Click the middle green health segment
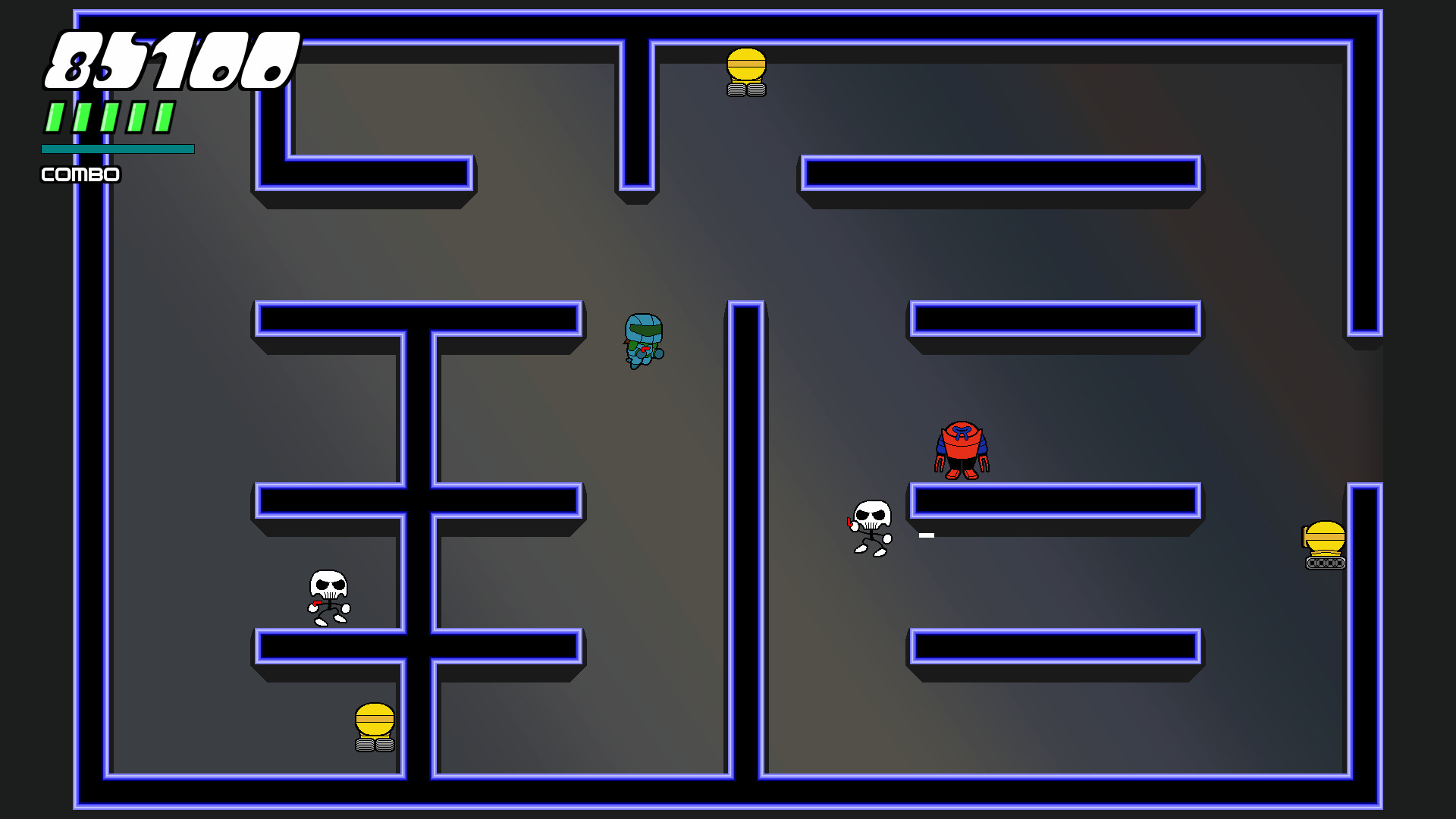This screenshot has height=819, width=1456. 108,118
